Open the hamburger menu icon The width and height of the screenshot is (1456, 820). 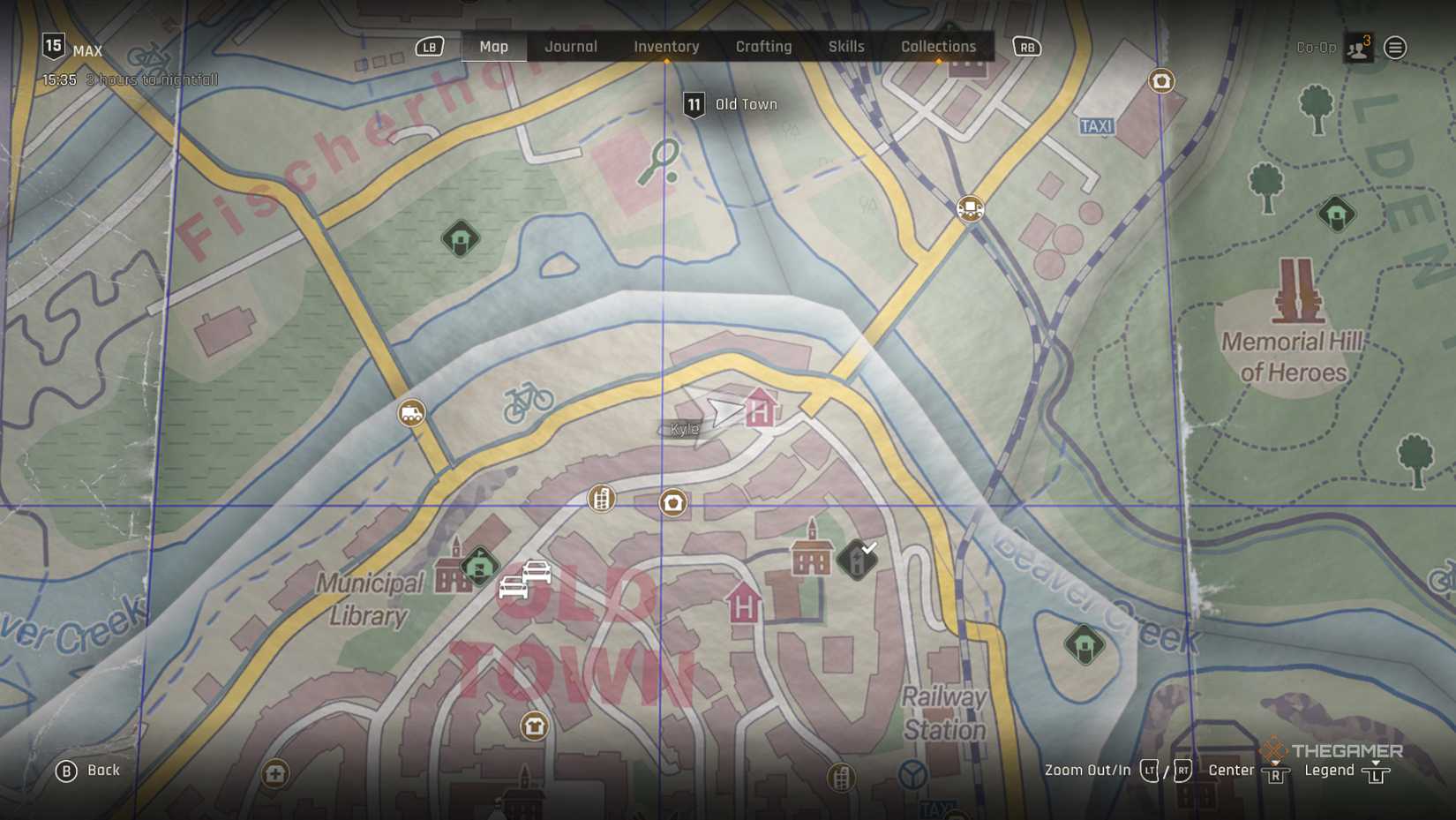[1395, 48]
